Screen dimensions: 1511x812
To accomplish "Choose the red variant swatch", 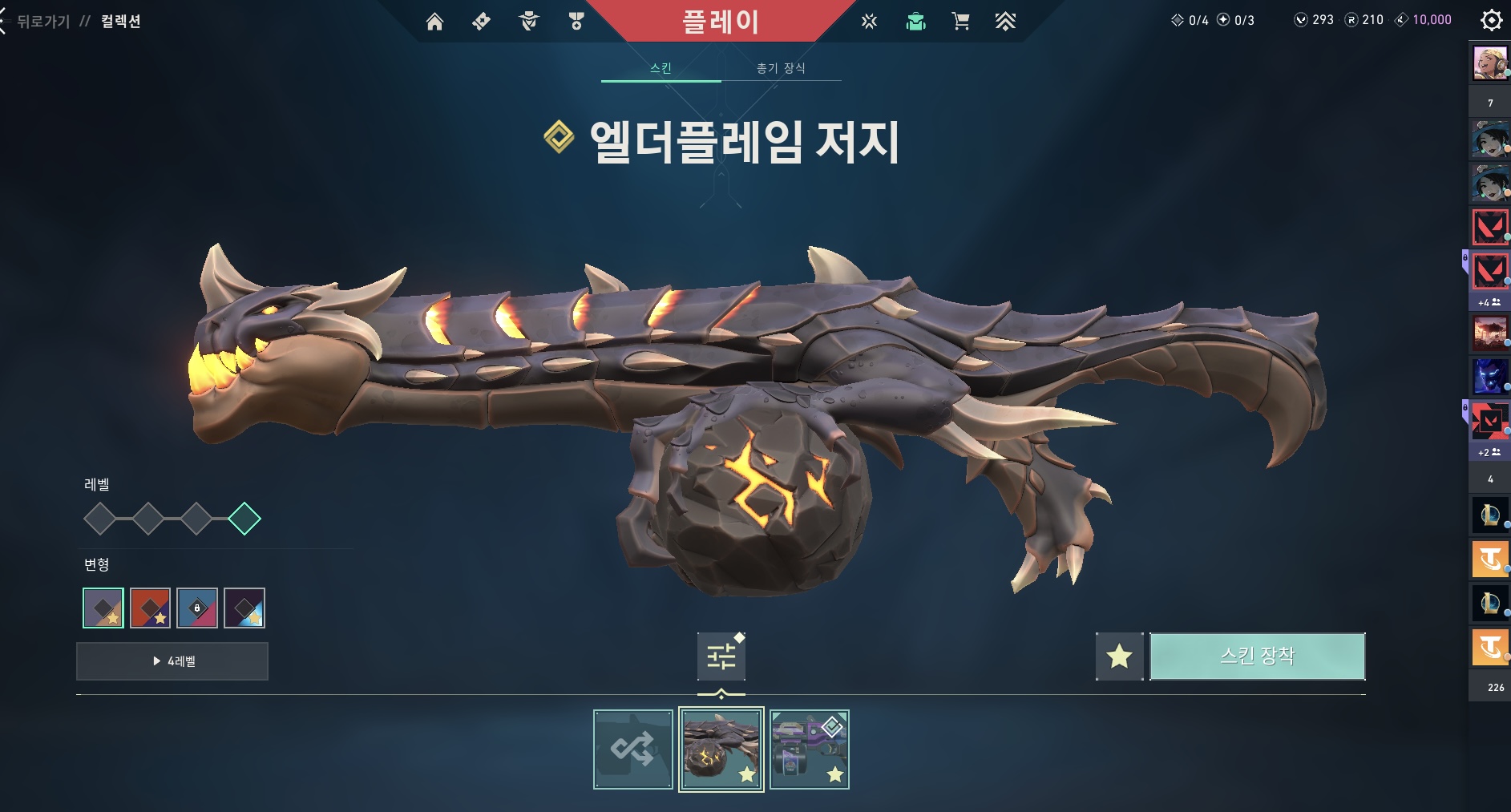I will (x=150, y=608).
